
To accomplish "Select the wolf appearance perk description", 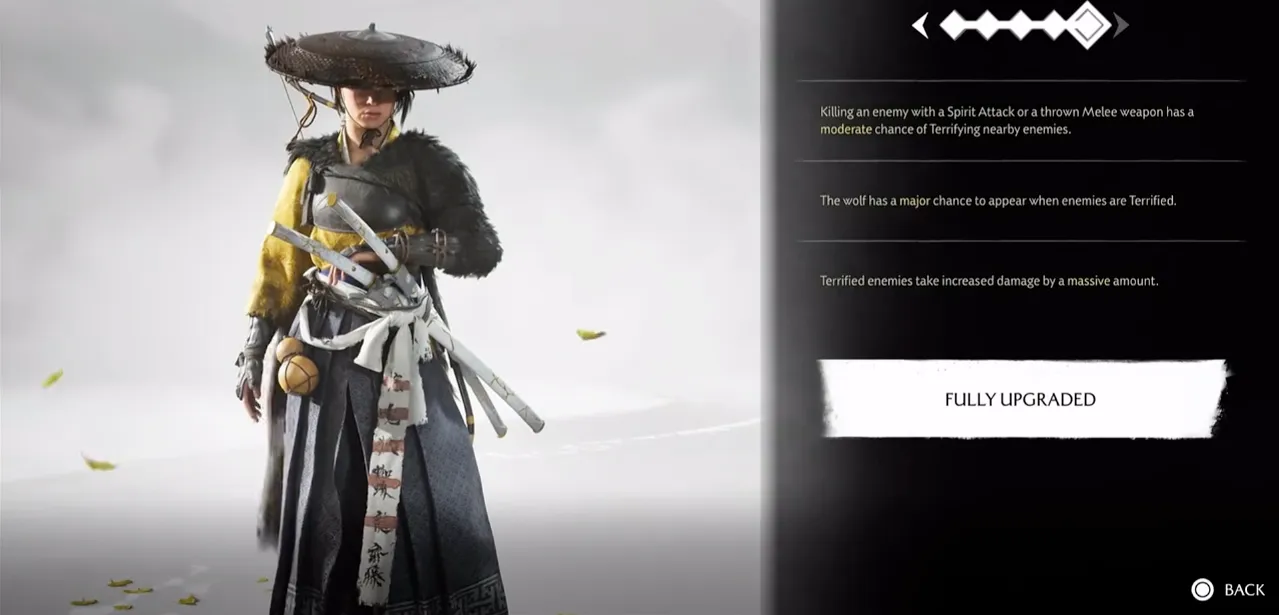I will [998, 200].
